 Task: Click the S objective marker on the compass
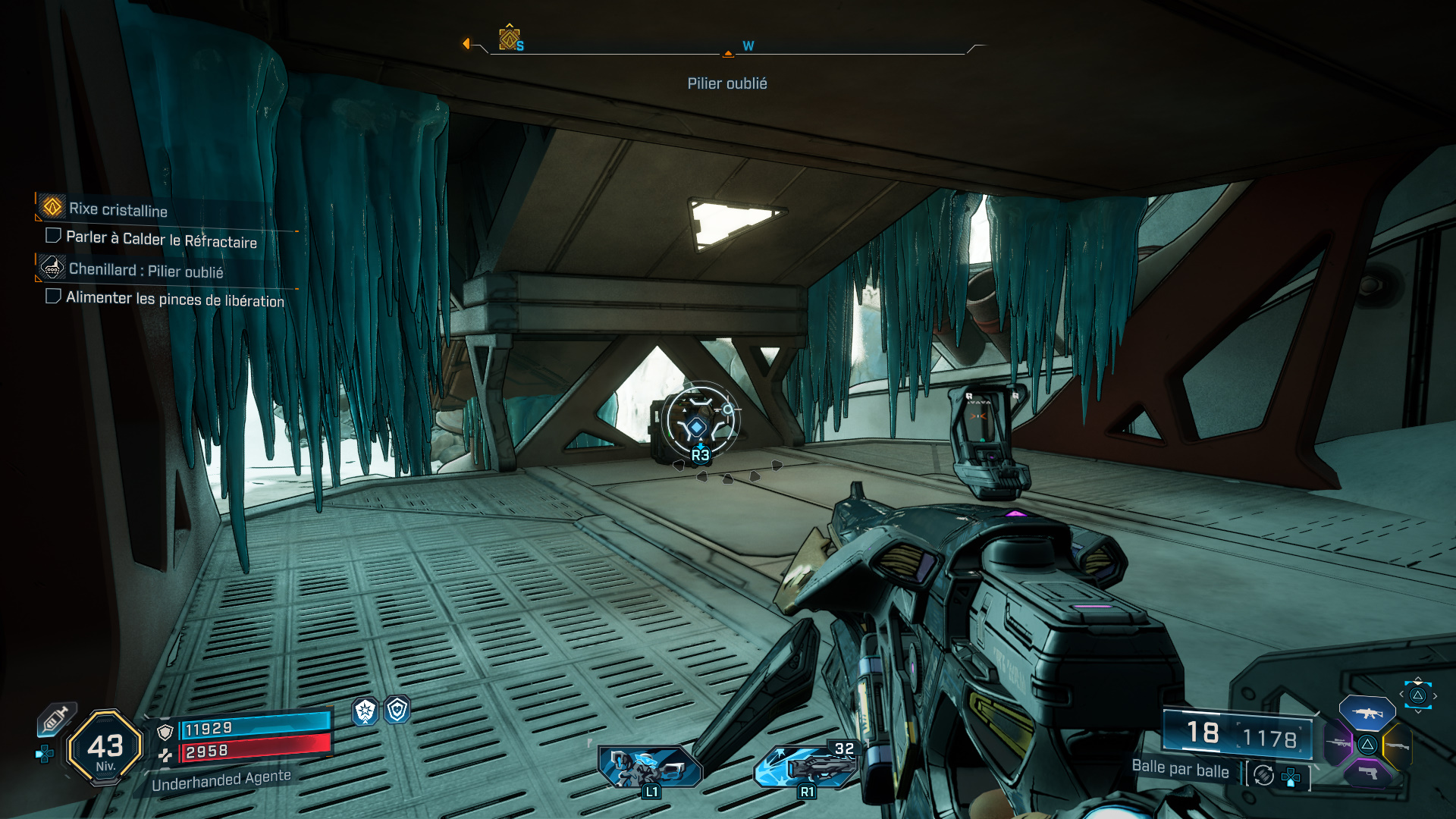[509, 39]
